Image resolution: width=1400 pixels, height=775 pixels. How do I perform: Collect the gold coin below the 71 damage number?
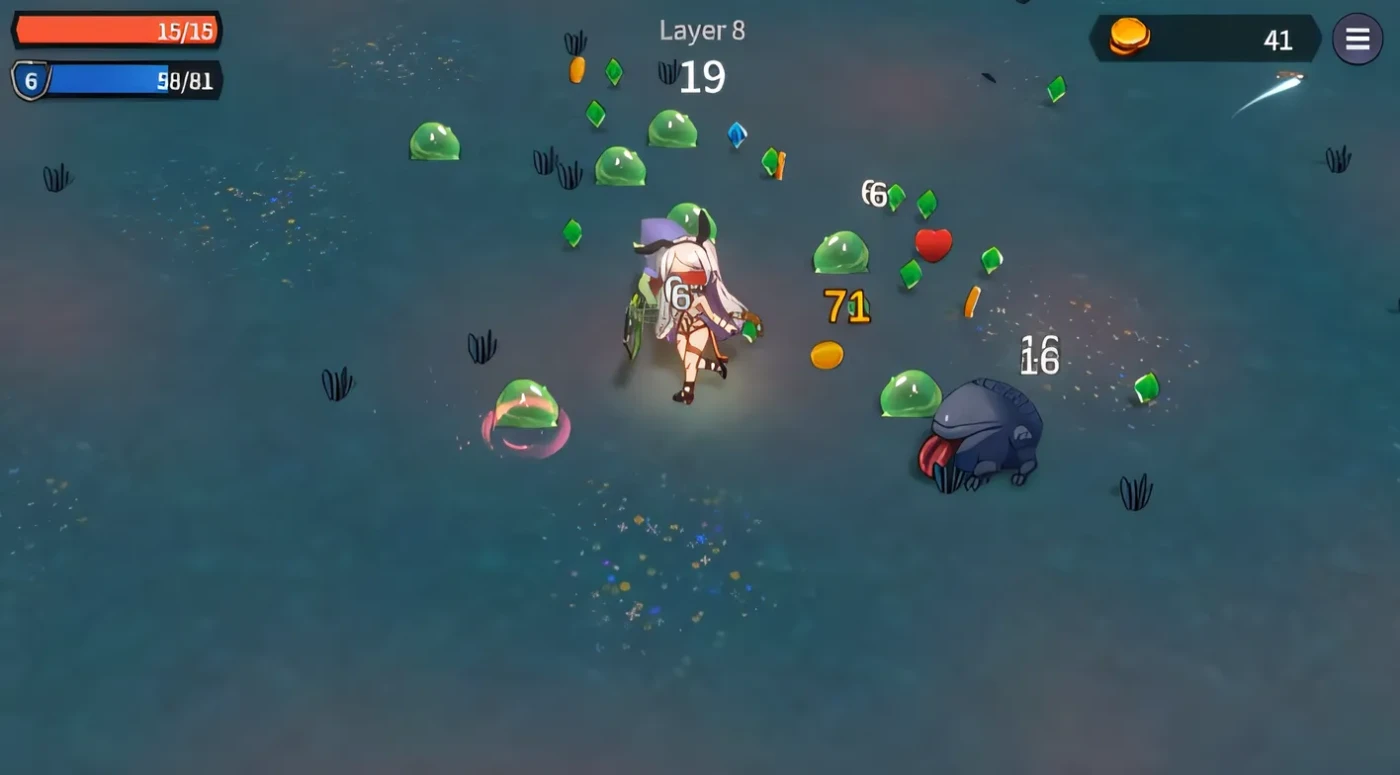click(x=826, y=354)
